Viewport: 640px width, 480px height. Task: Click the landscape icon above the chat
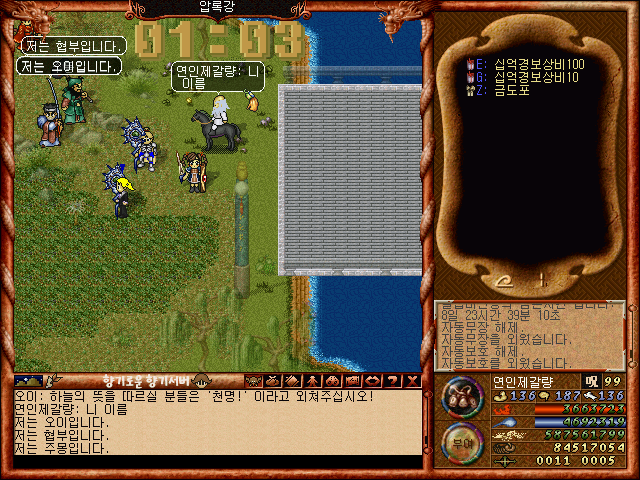(x=29, y=380)
